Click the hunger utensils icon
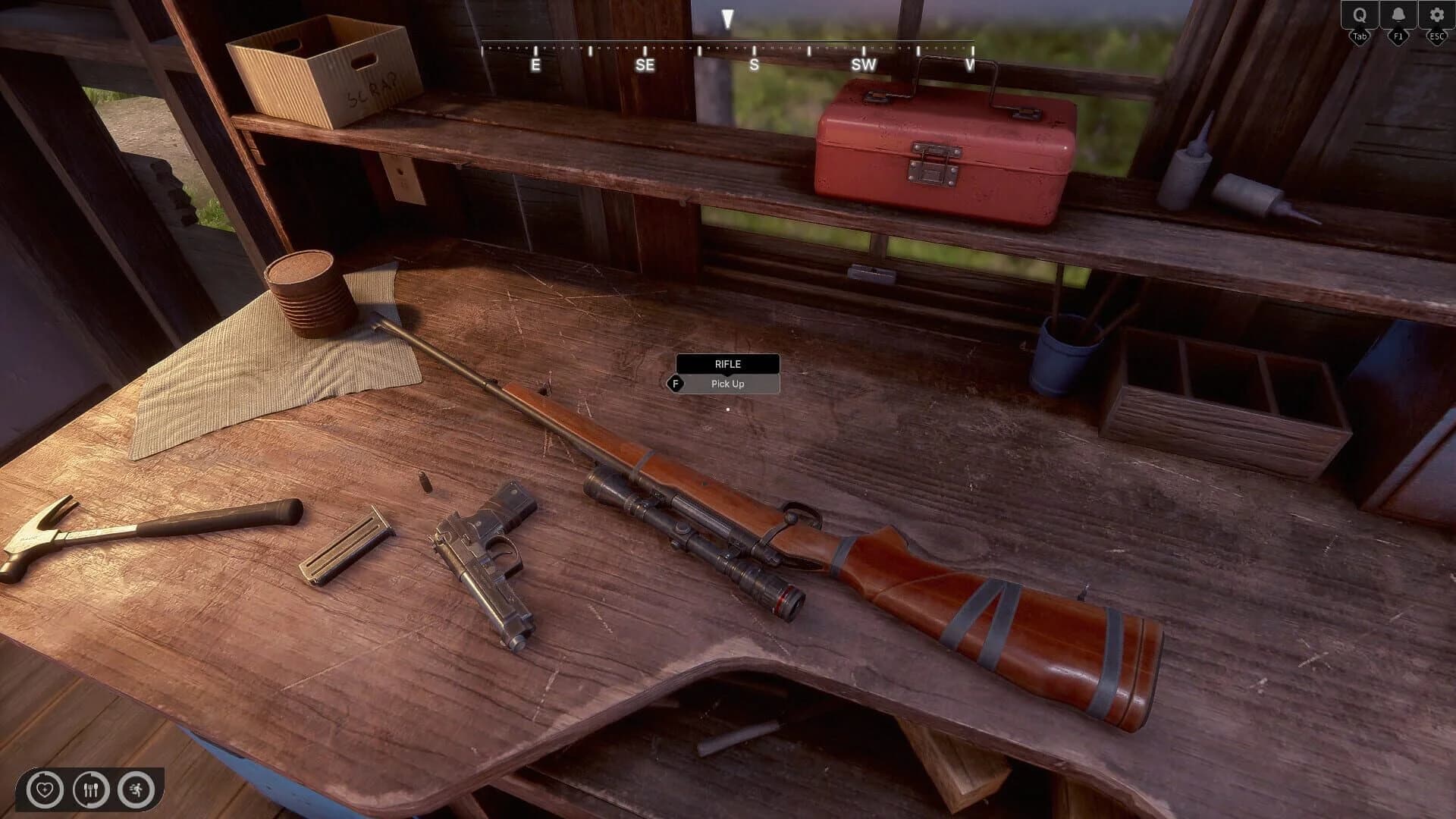The width and height of the screenshot is (1456, 819). (90, 790)
